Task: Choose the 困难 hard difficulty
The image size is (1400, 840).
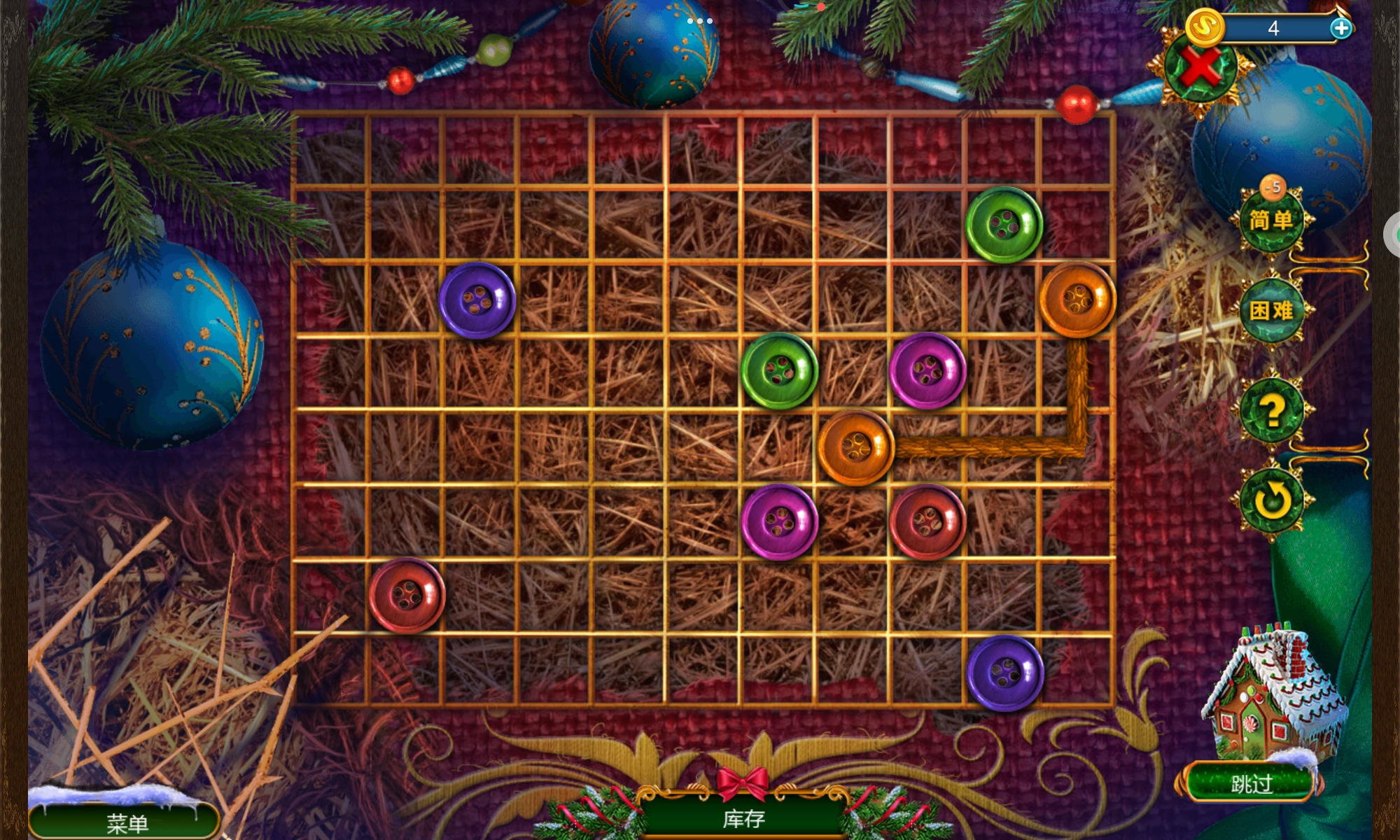Action: click(1271, 310)
